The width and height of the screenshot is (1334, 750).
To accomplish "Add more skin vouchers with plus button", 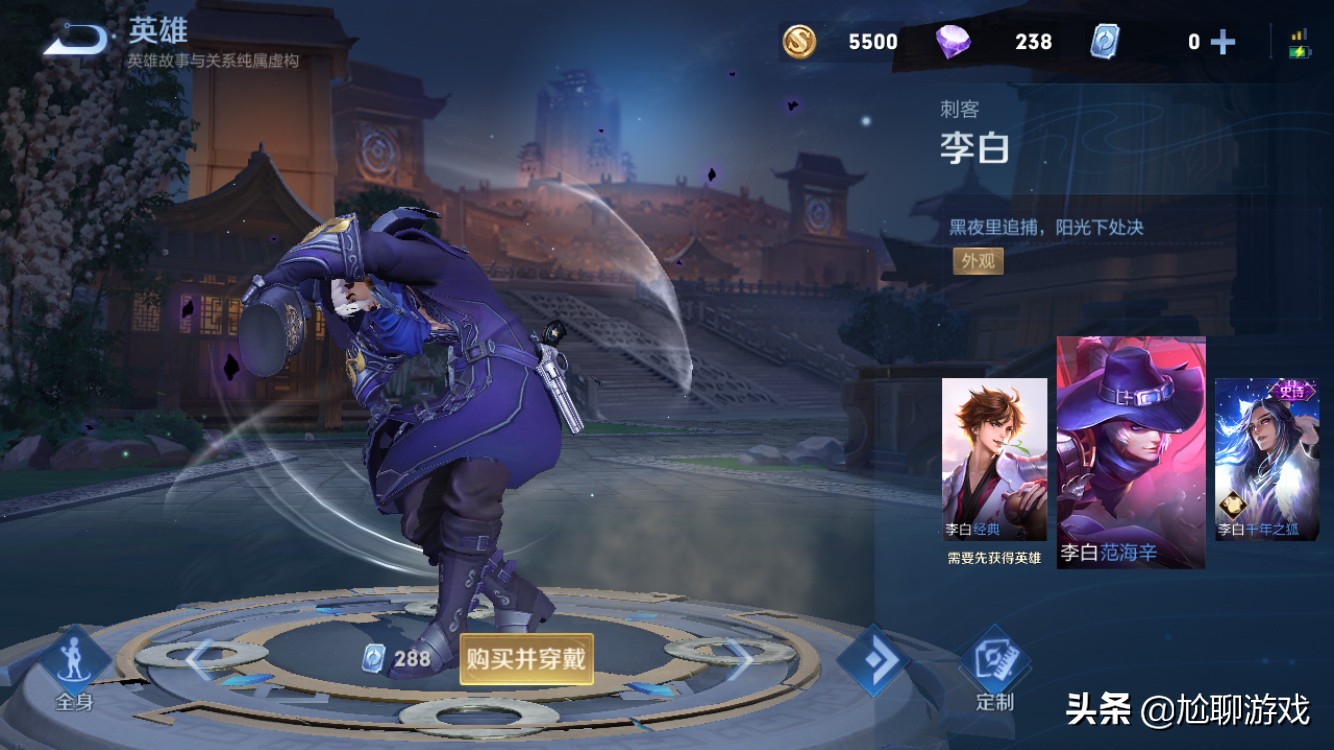I will tap(1222, 42).
